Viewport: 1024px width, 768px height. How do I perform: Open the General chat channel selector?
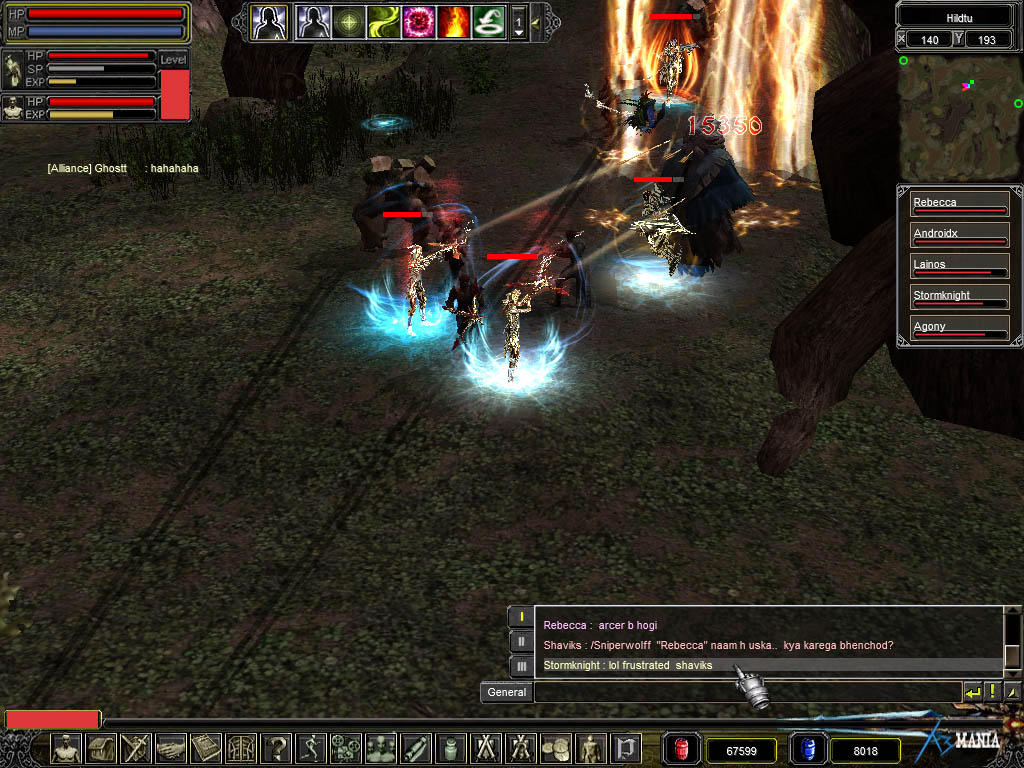coord(506,692)
